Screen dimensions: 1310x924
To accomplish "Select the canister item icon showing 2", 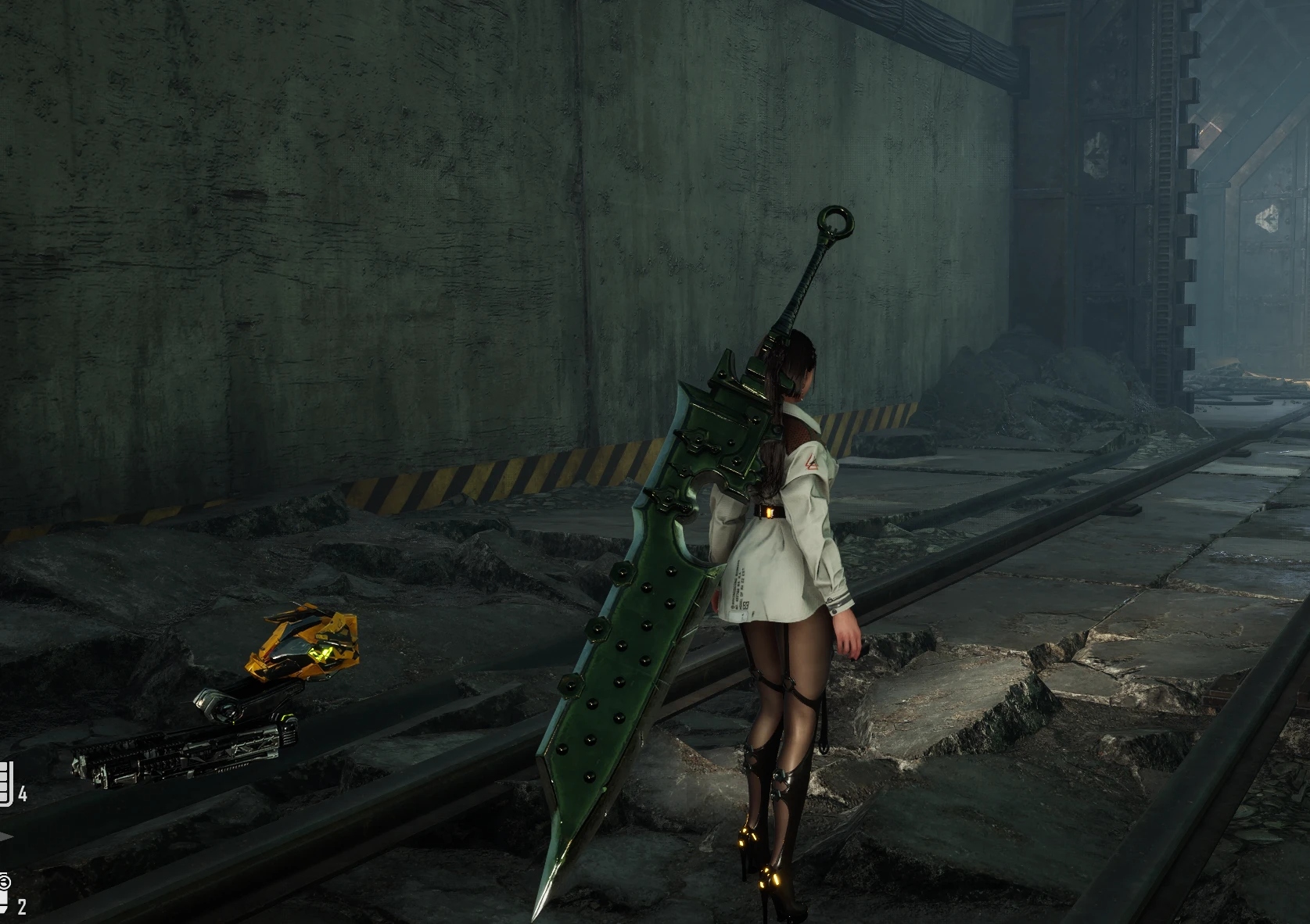I will pos(4,891).
